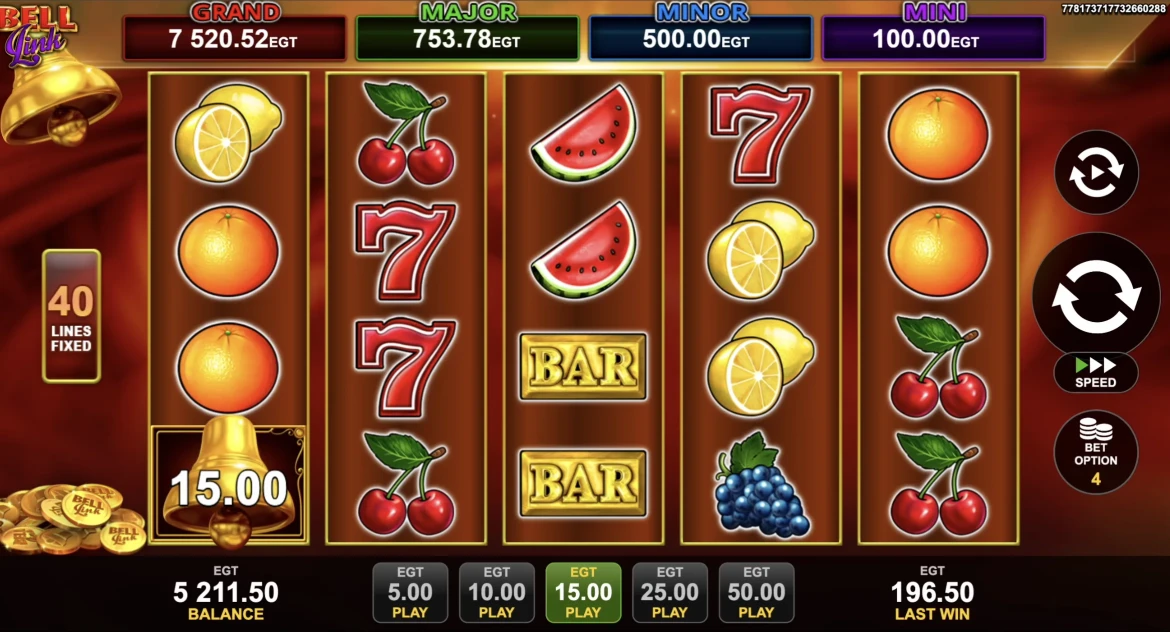Viewport: 1170px width, 632px height.
Task: Select the green 15.00 EGT play button
Action: [583, 593]
